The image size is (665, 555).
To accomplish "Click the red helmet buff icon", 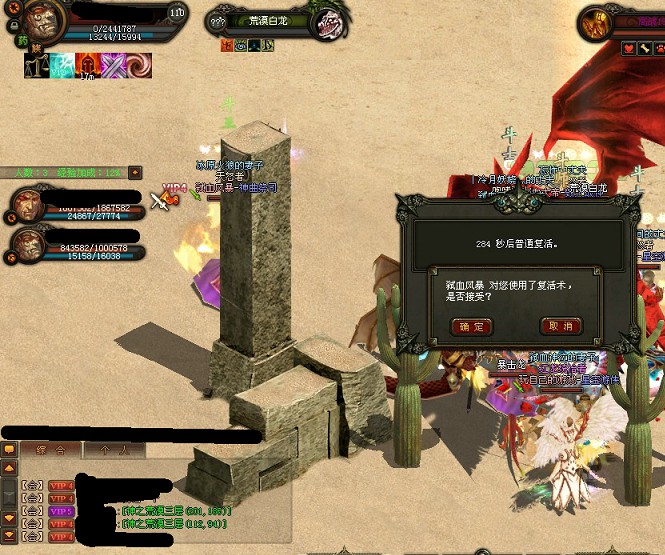I will click(88, 66).
